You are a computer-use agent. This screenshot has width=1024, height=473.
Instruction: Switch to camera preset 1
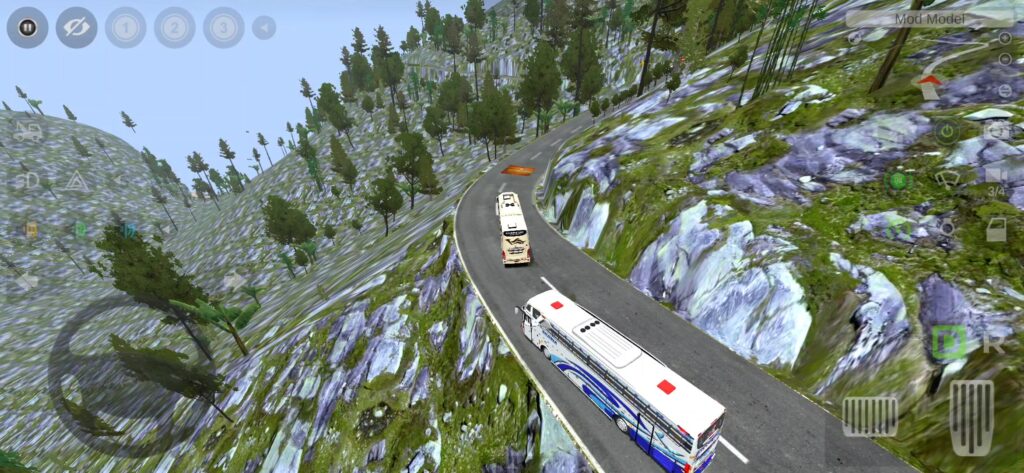point(125,27)
